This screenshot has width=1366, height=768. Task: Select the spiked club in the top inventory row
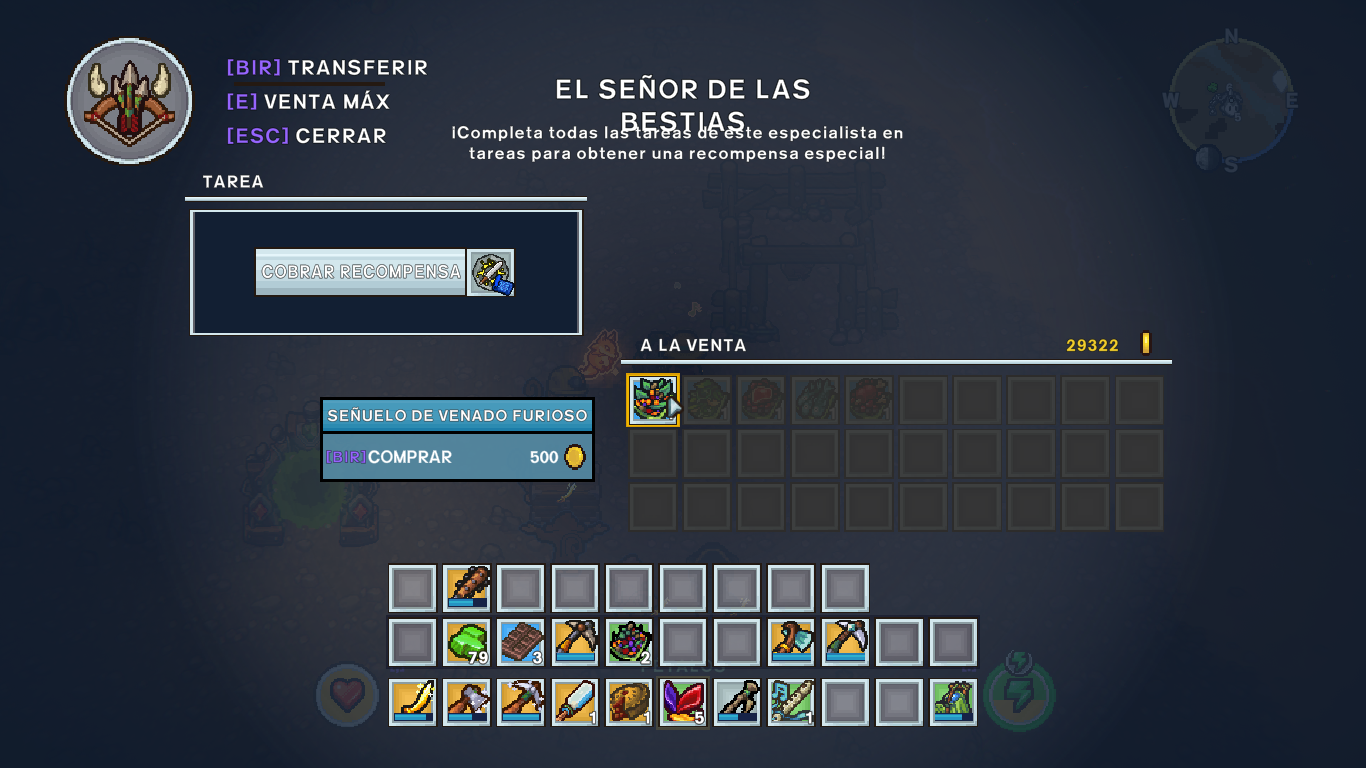[x=467, y=588]
